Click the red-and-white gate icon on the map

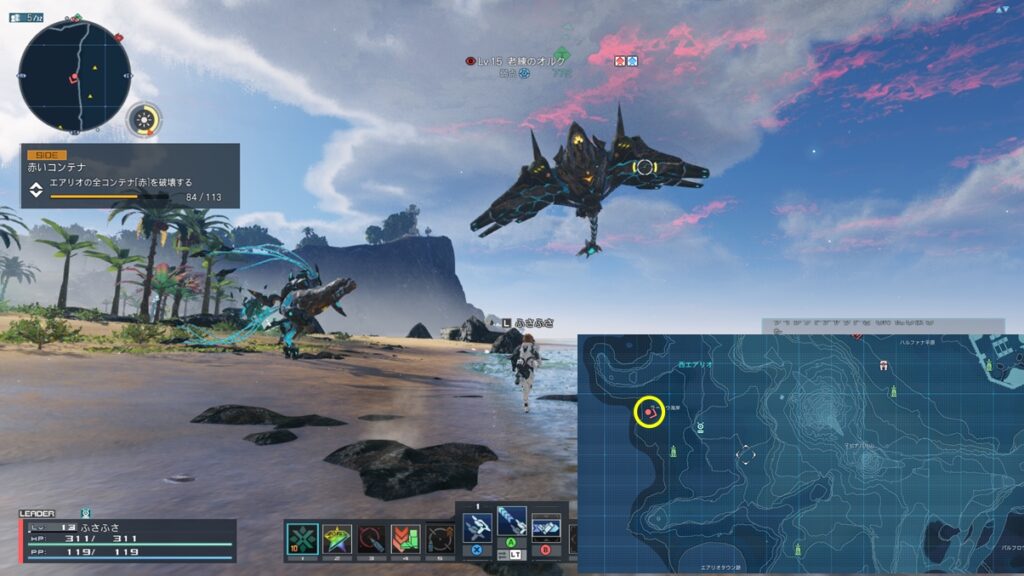point(883,366)
